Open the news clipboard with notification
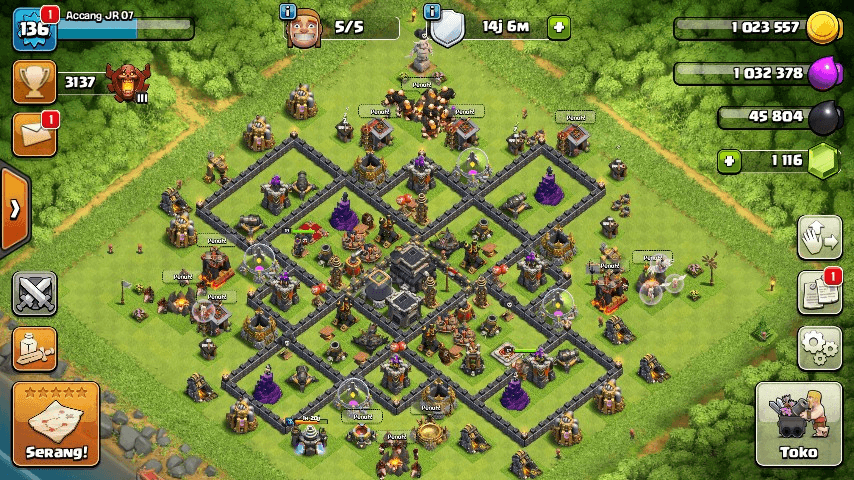The height and width of the screenshot is (480, 854). tap(819, 292)
